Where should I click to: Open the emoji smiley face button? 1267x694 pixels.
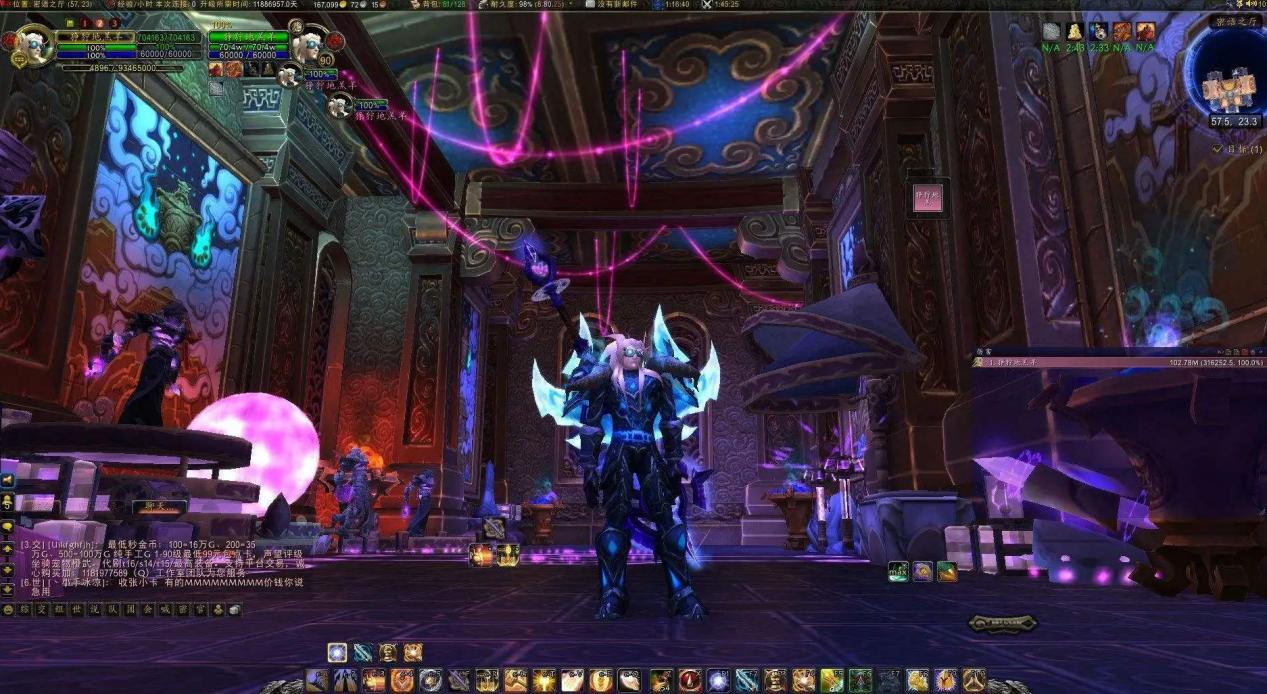click(x=8, y=609)
